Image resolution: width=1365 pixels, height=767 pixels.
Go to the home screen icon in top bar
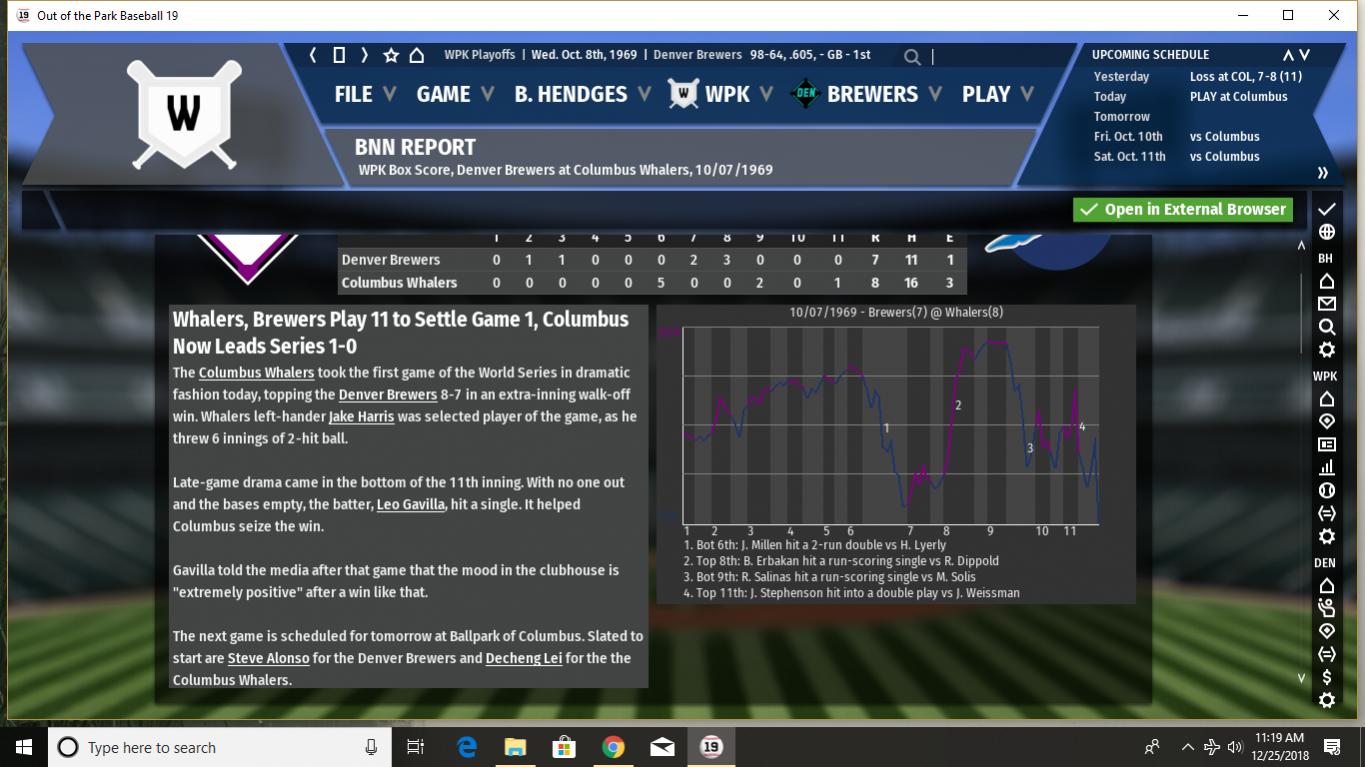pyautogui.click(x=417, y=55)
